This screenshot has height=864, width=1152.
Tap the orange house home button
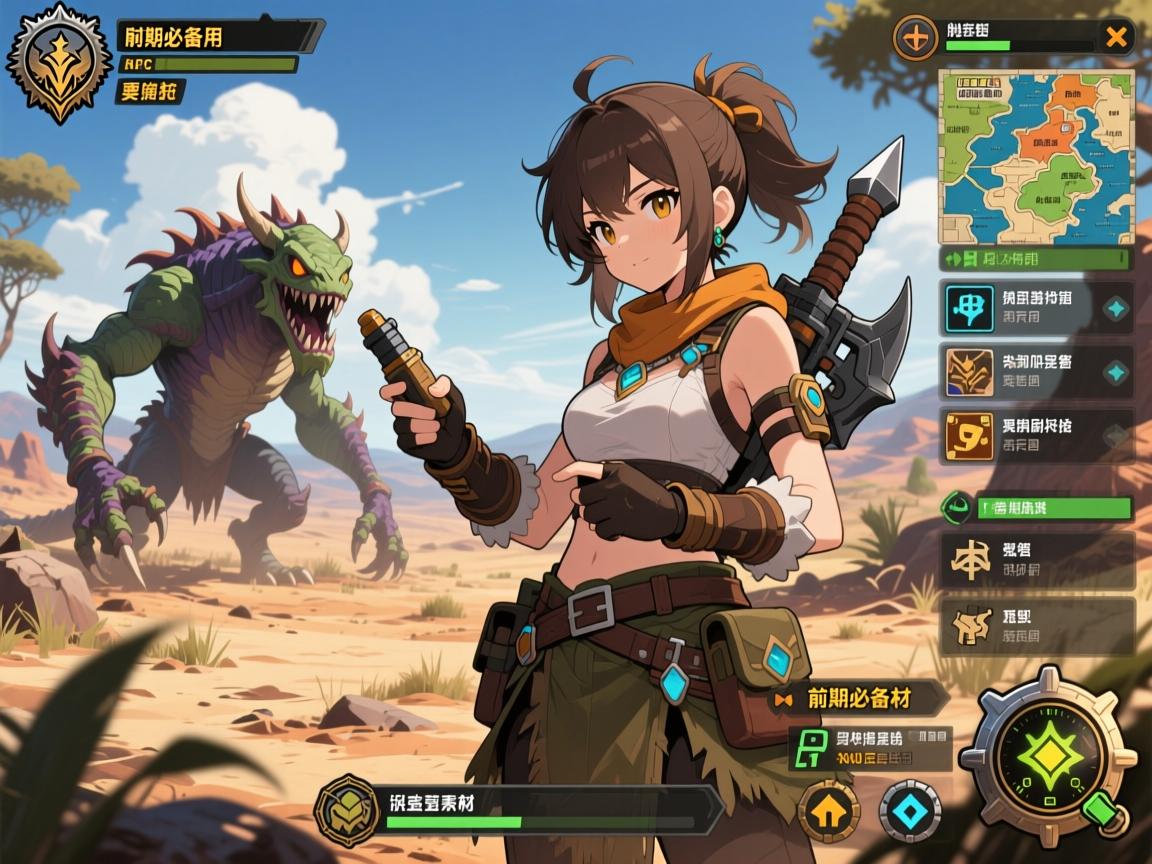[828, 811]
